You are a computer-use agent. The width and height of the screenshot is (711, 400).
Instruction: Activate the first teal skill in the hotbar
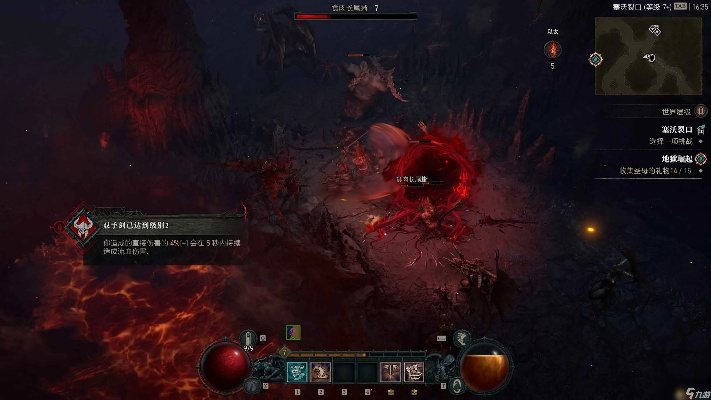[297, 372]
